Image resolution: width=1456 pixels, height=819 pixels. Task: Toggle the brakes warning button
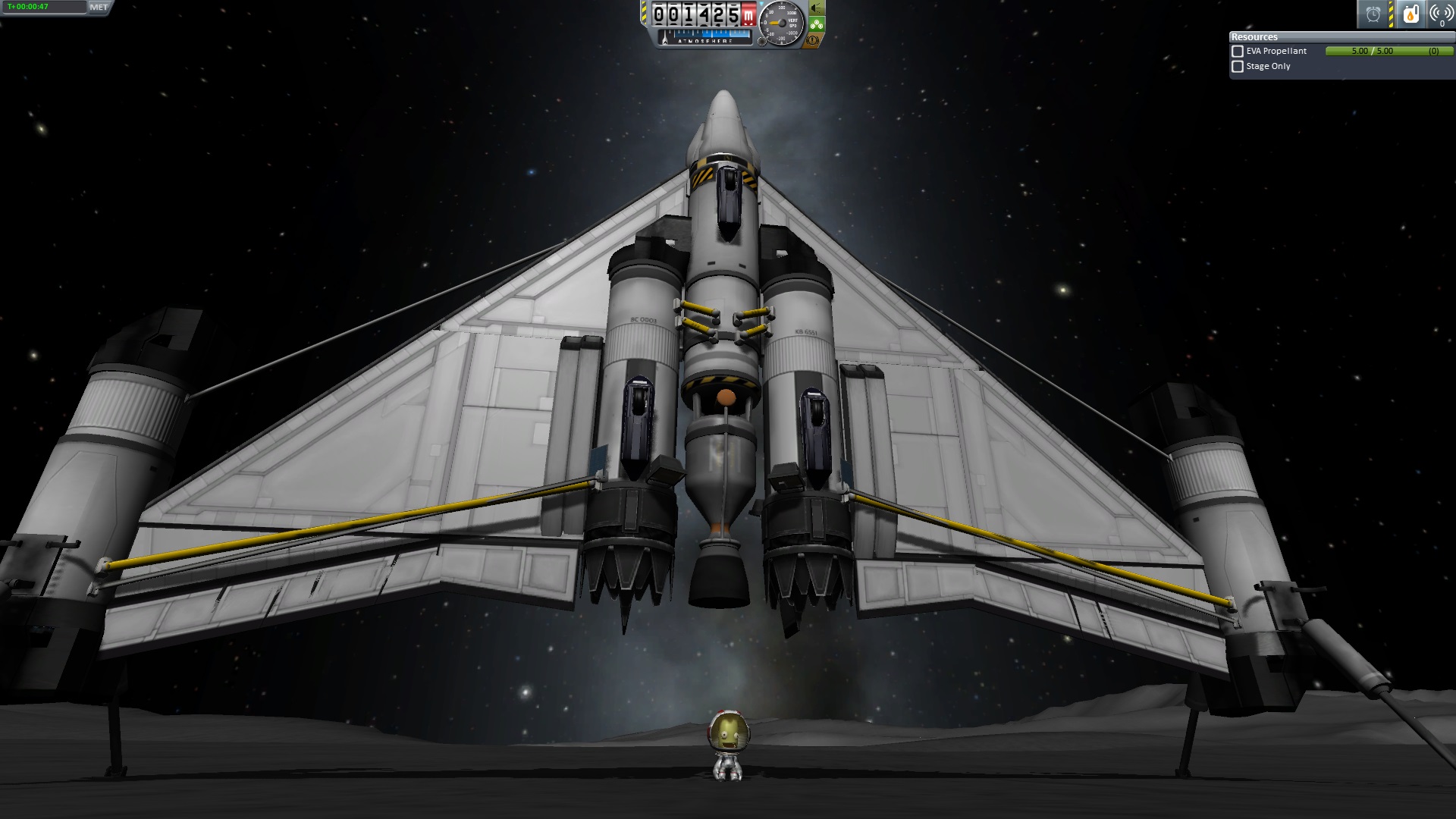(x=814, y=40)
